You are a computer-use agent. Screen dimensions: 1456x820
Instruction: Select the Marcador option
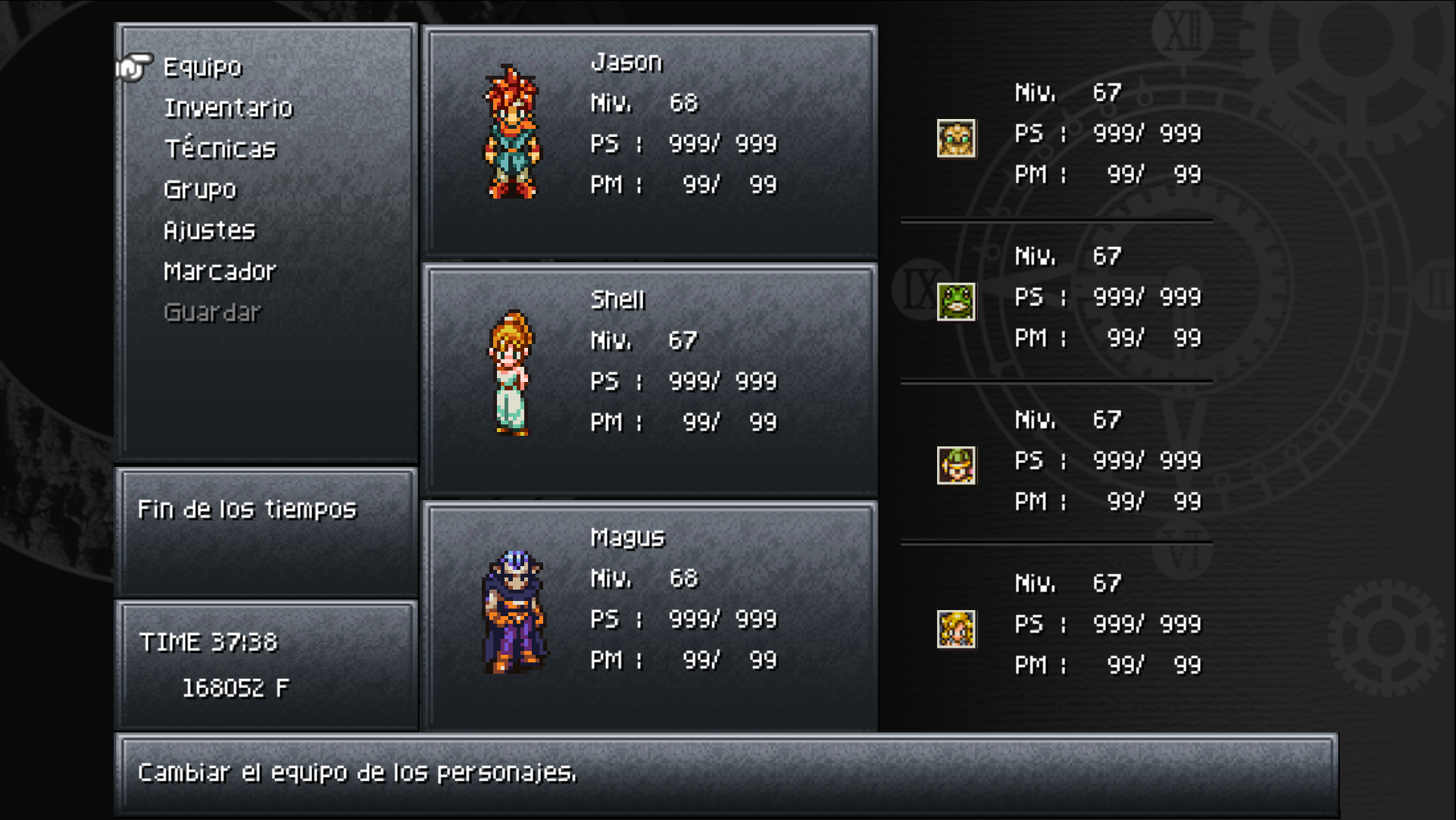tap(220, 271)
